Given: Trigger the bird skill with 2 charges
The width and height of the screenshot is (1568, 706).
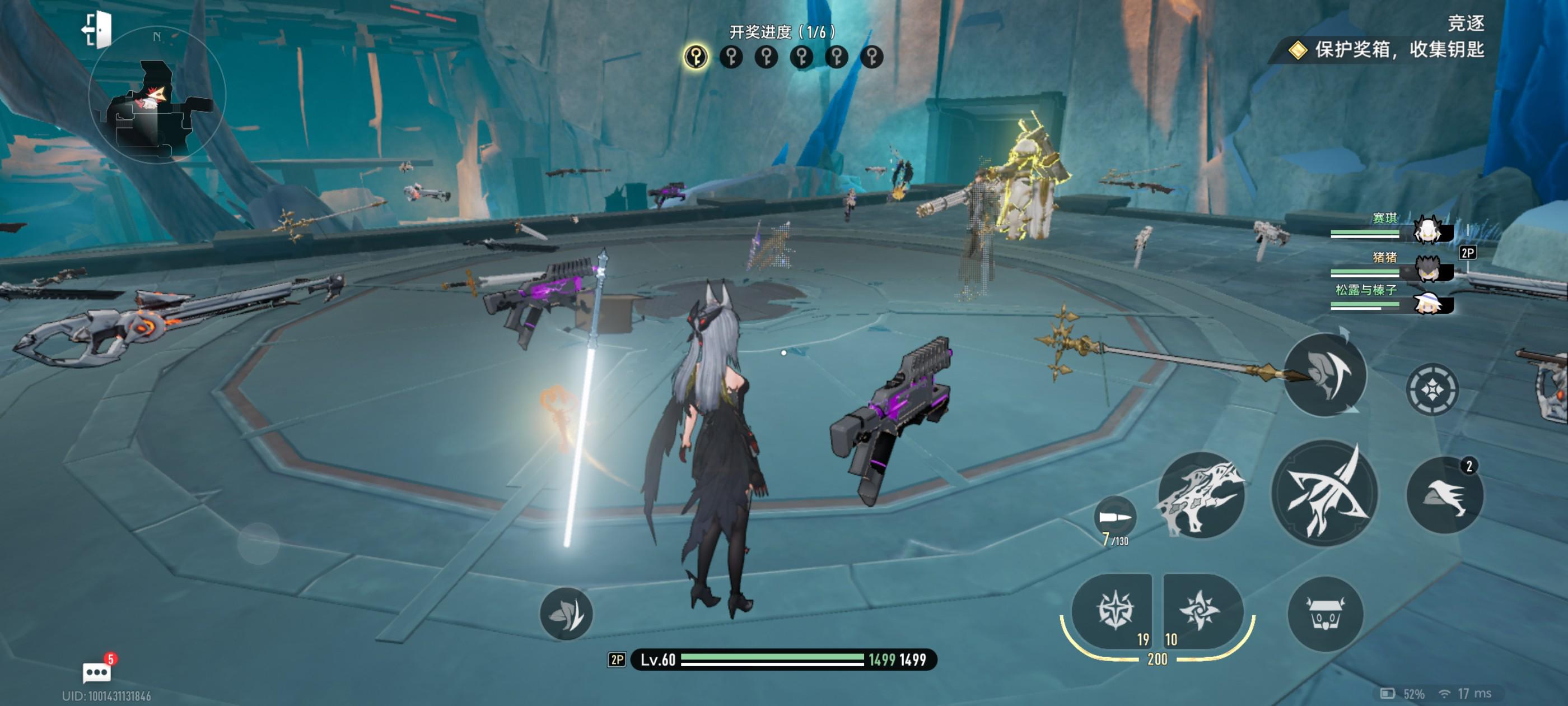Looking at the screenshot, I should (x=1444, y=495).
